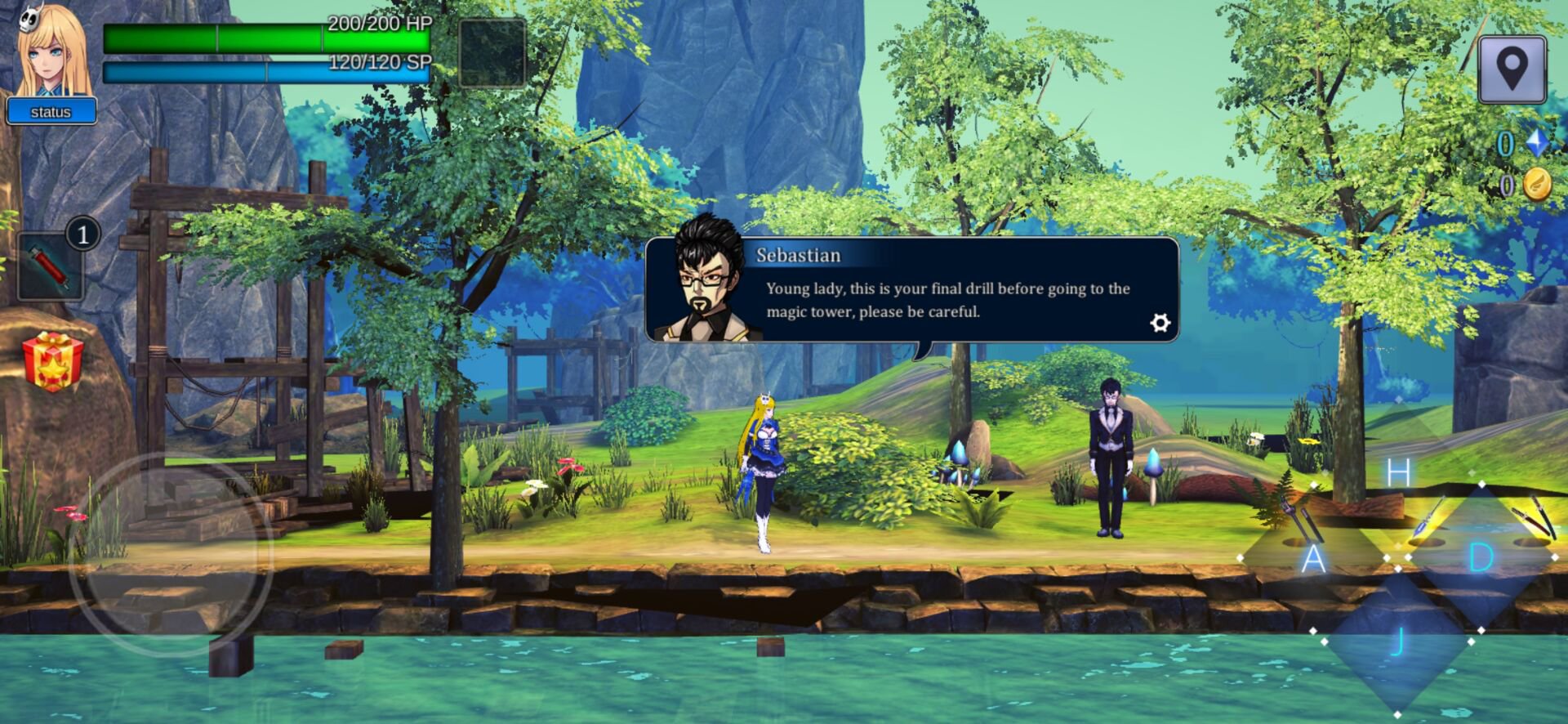Screen dimensions: 1568x724
Task: Tap the A action diamond button
Action: click(1312, 559)
